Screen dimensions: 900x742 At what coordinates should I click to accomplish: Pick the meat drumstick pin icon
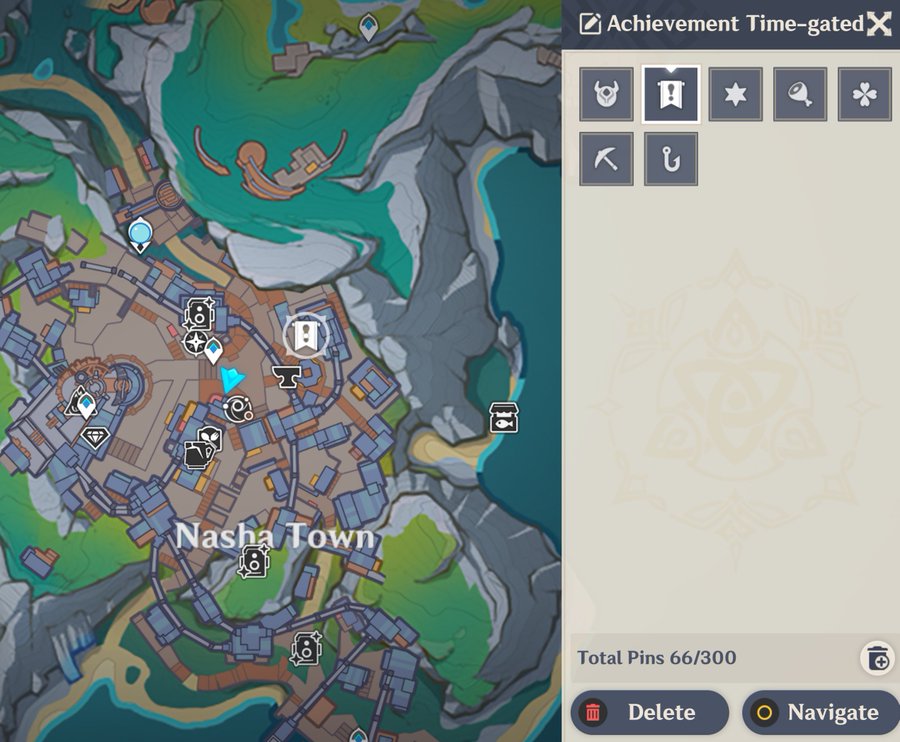point(800,94)
